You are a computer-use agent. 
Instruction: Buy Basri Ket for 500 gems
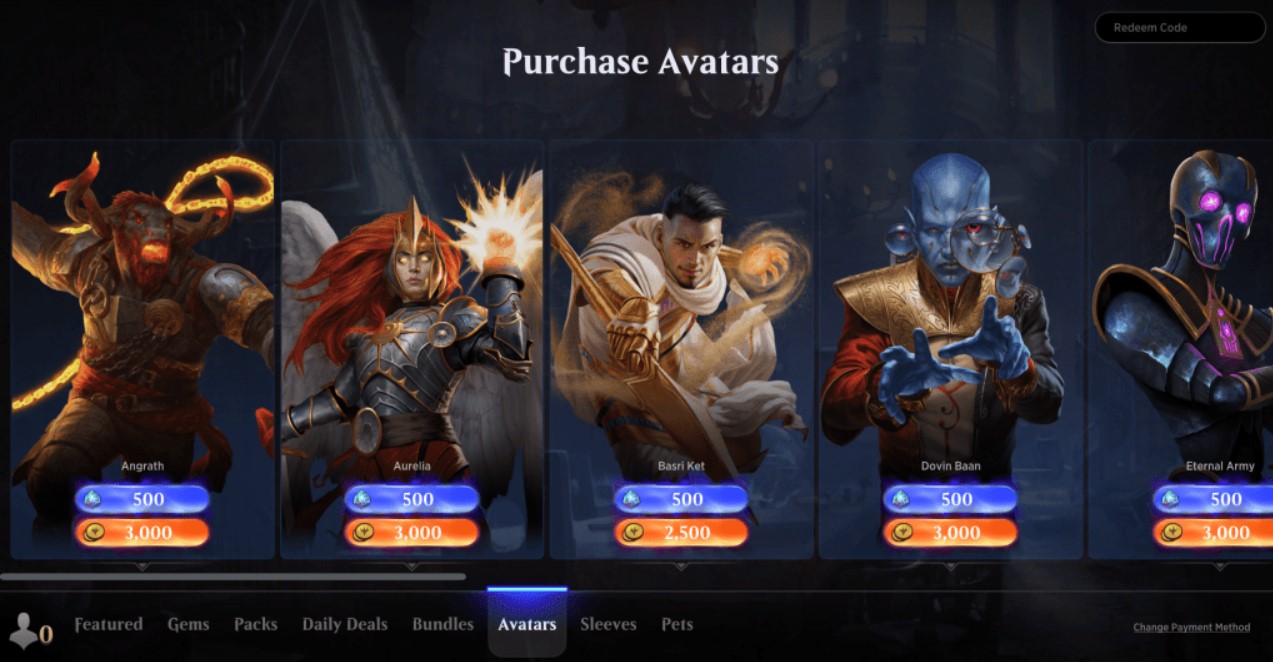point(681,499)
